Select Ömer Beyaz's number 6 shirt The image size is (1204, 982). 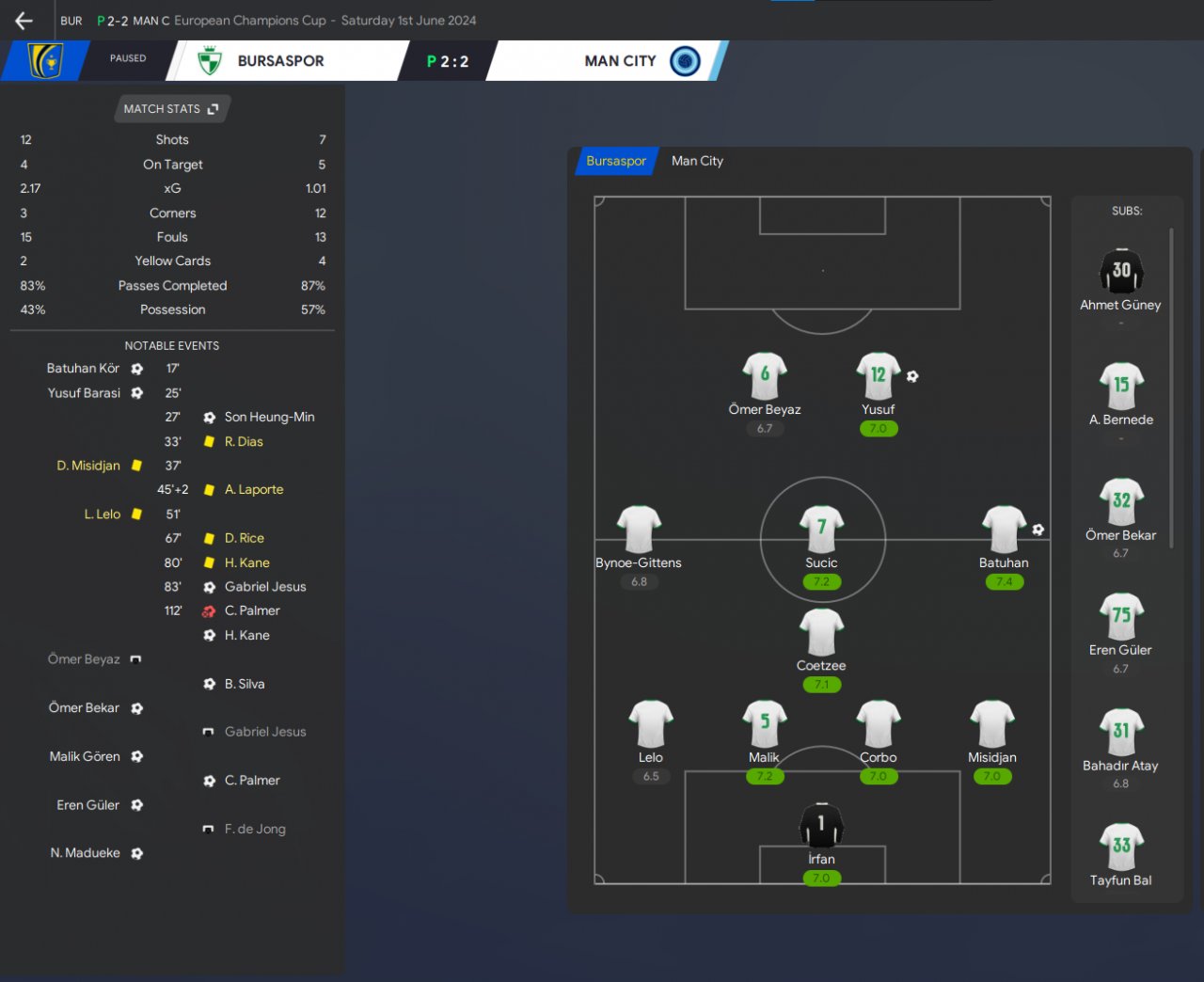pyautogui.click(x=765, y=377)
